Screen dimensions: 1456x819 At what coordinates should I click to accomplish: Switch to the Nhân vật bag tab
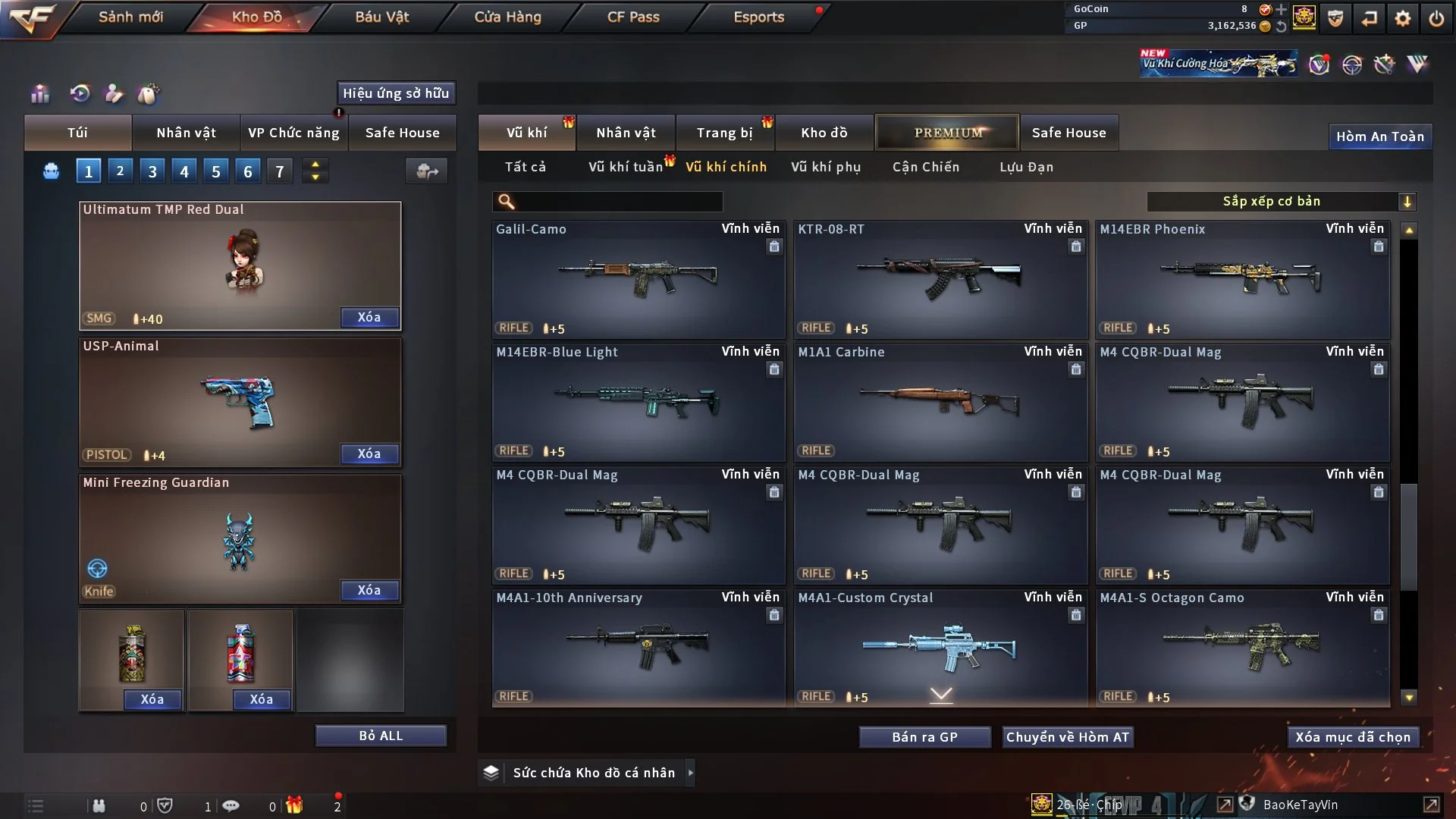tap(186, 133)
